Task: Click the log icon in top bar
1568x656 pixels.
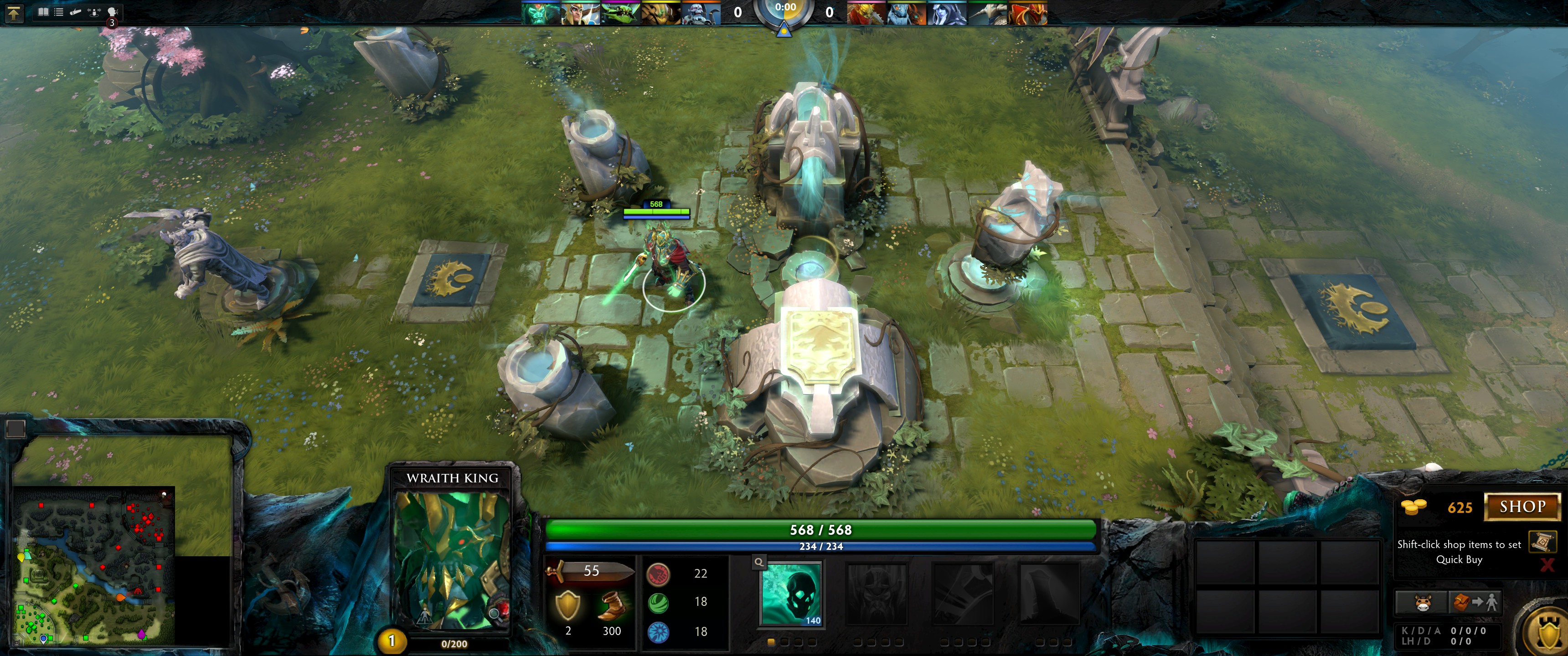Action: point(76,11)
